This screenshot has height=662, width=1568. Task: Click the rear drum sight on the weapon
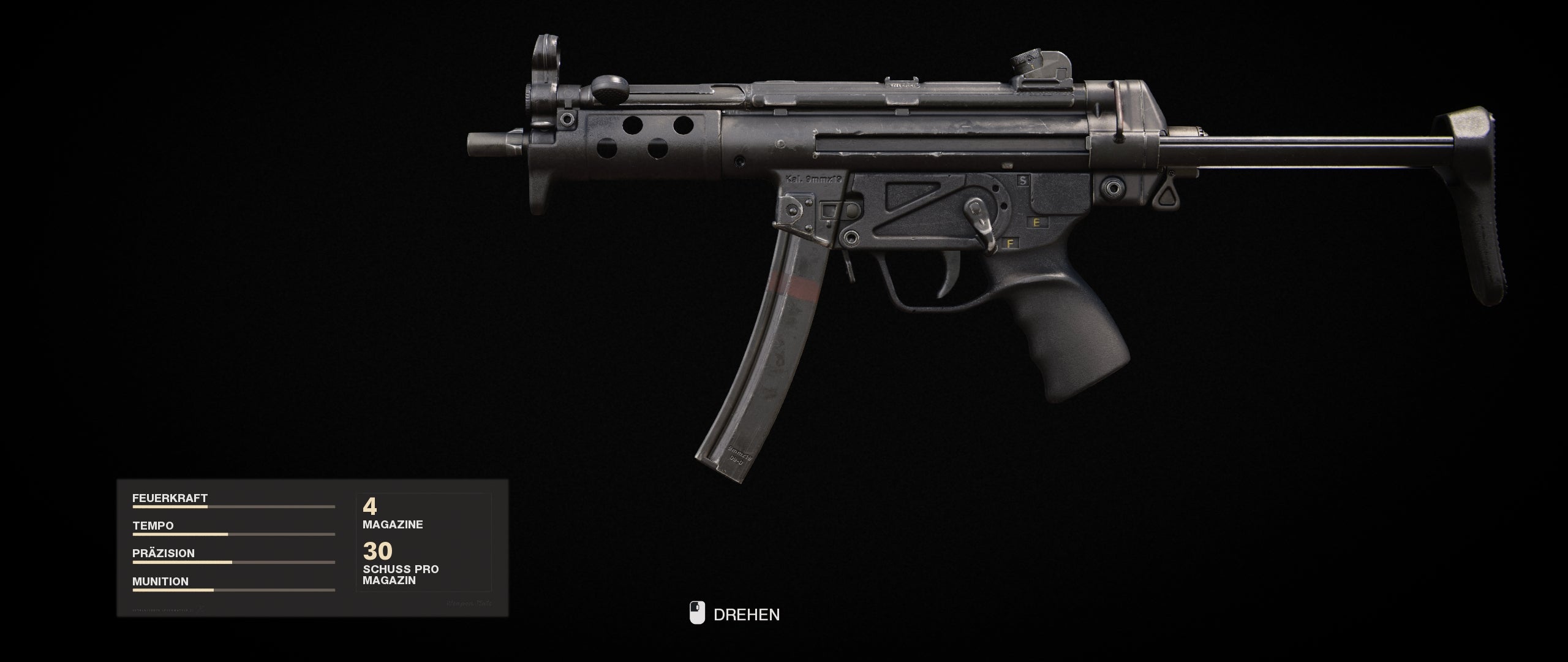point(1041,64)
